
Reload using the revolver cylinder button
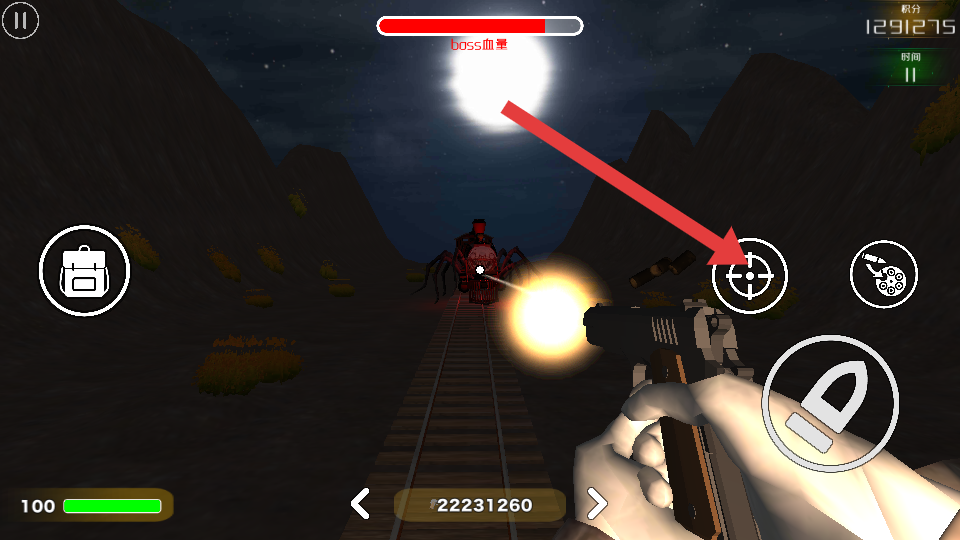click(883, 274)
